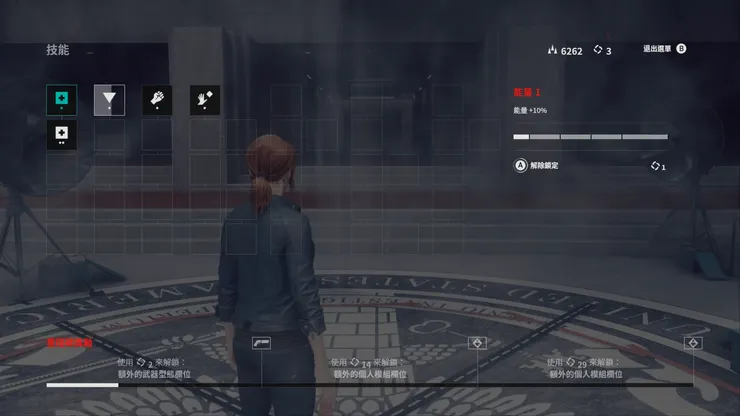Click the weapon mod slot milestone icon
Screen dimensions: 740x416
(262, 343)
